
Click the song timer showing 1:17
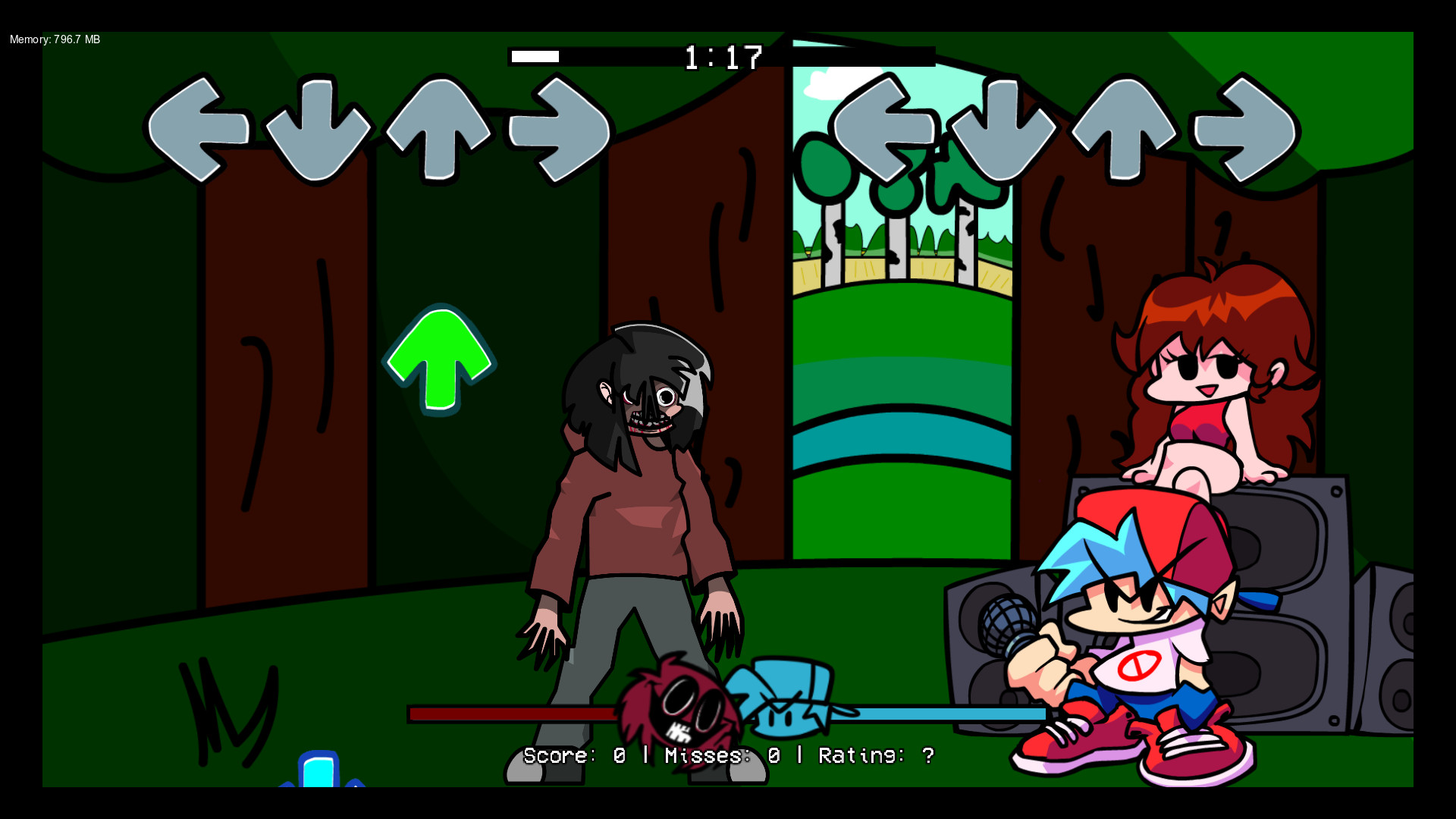pos(723,55)
